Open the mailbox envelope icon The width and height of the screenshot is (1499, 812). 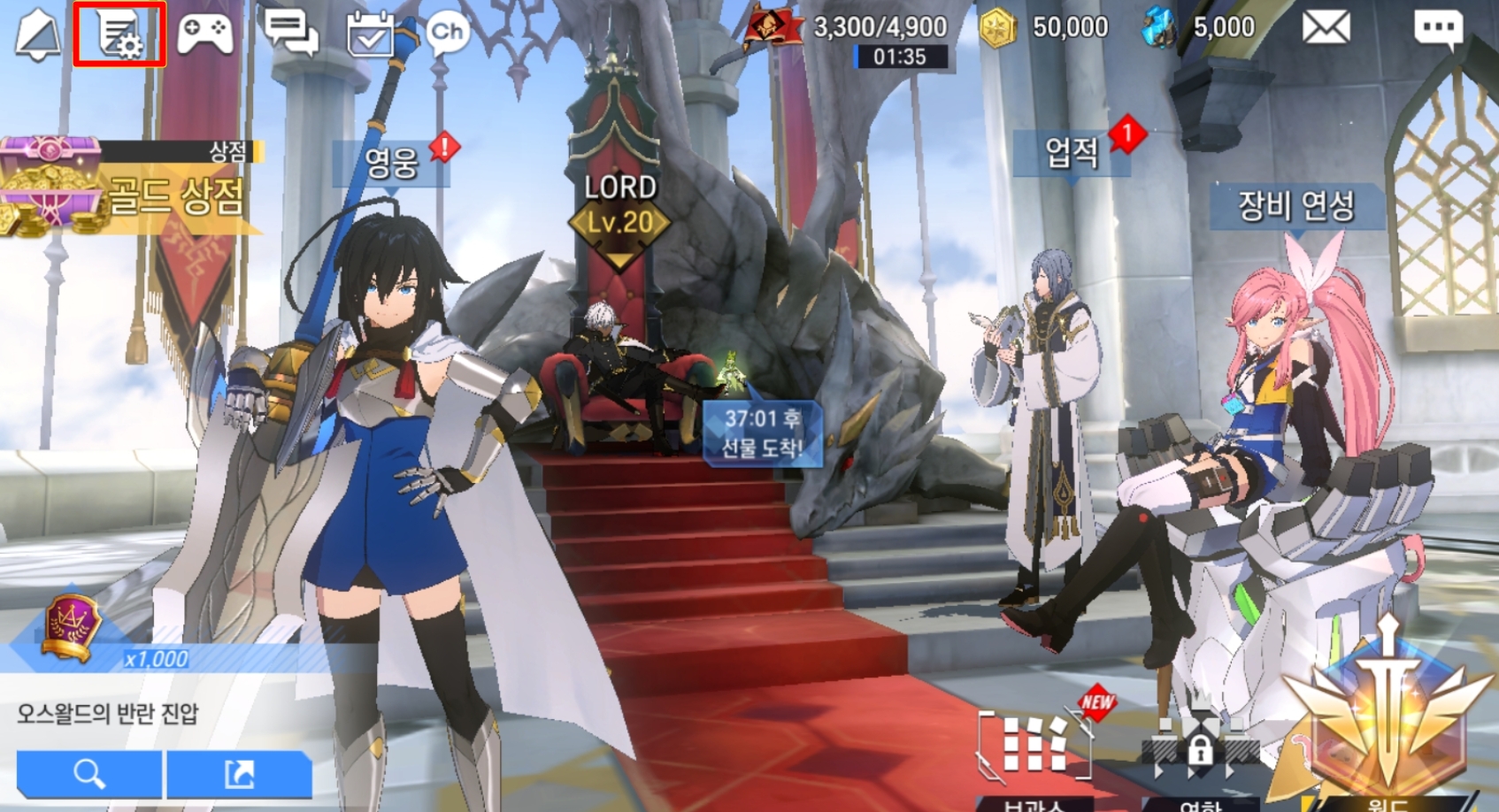click(1326, 28)
